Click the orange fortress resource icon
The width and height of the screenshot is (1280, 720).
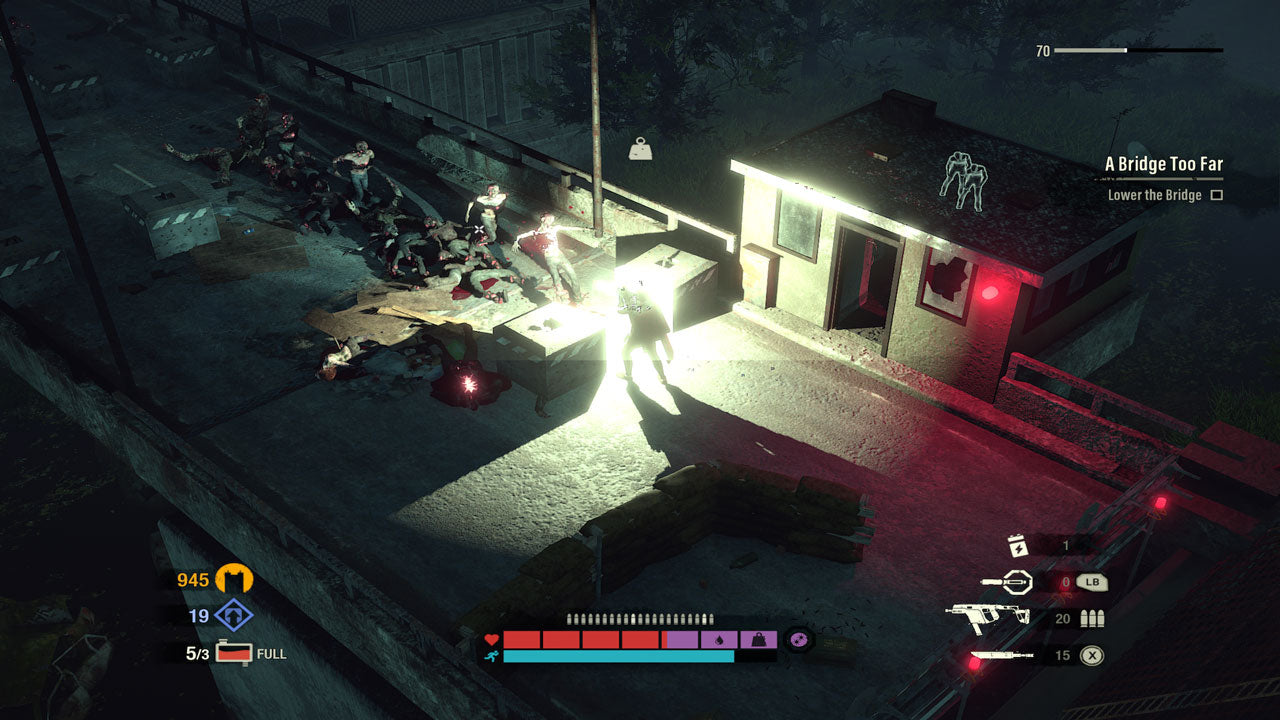235,579
